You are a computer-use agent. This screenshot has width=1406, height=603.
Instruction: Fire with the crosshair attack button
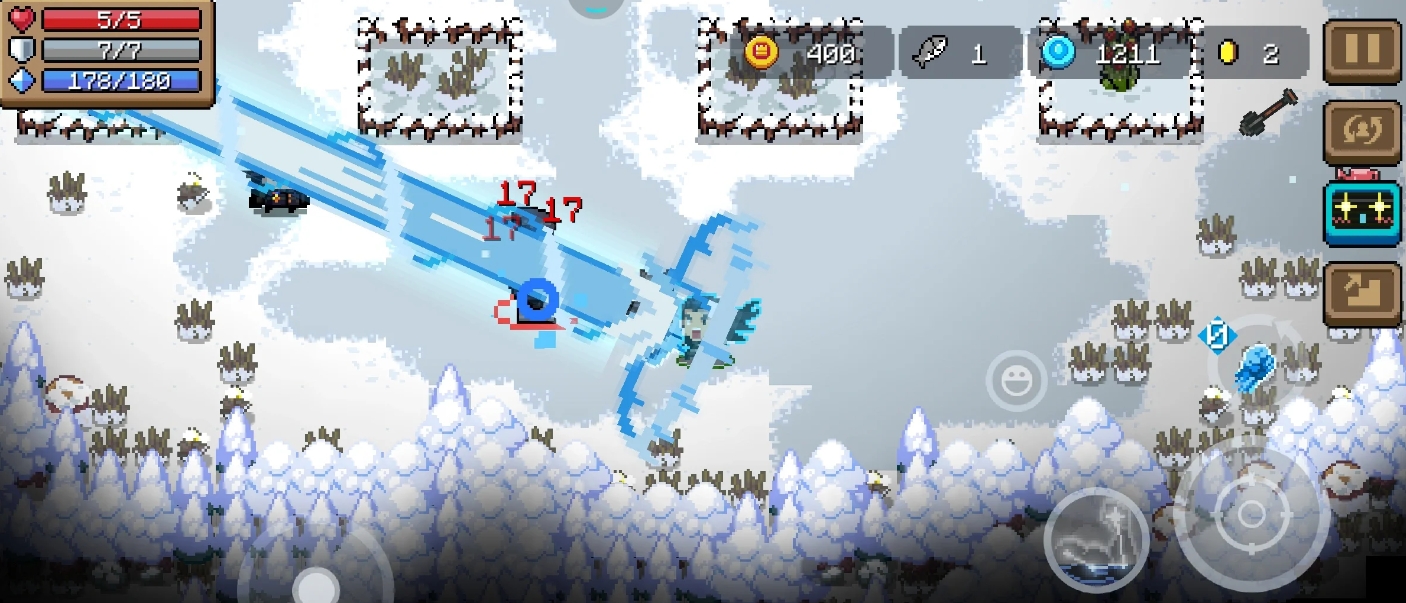(1251, 515)
